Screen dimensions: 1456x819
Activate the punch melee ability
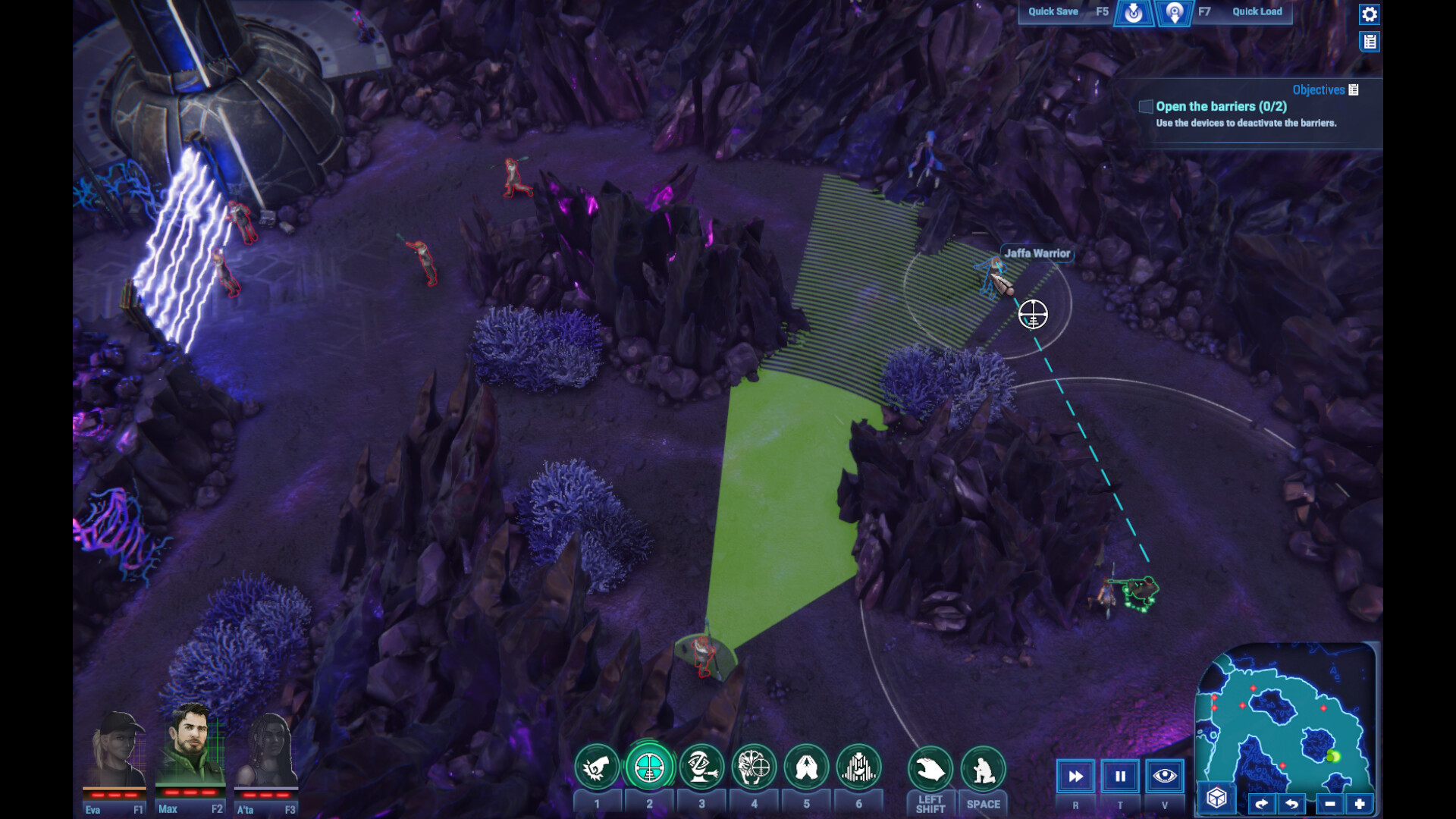tap(597, 768)
